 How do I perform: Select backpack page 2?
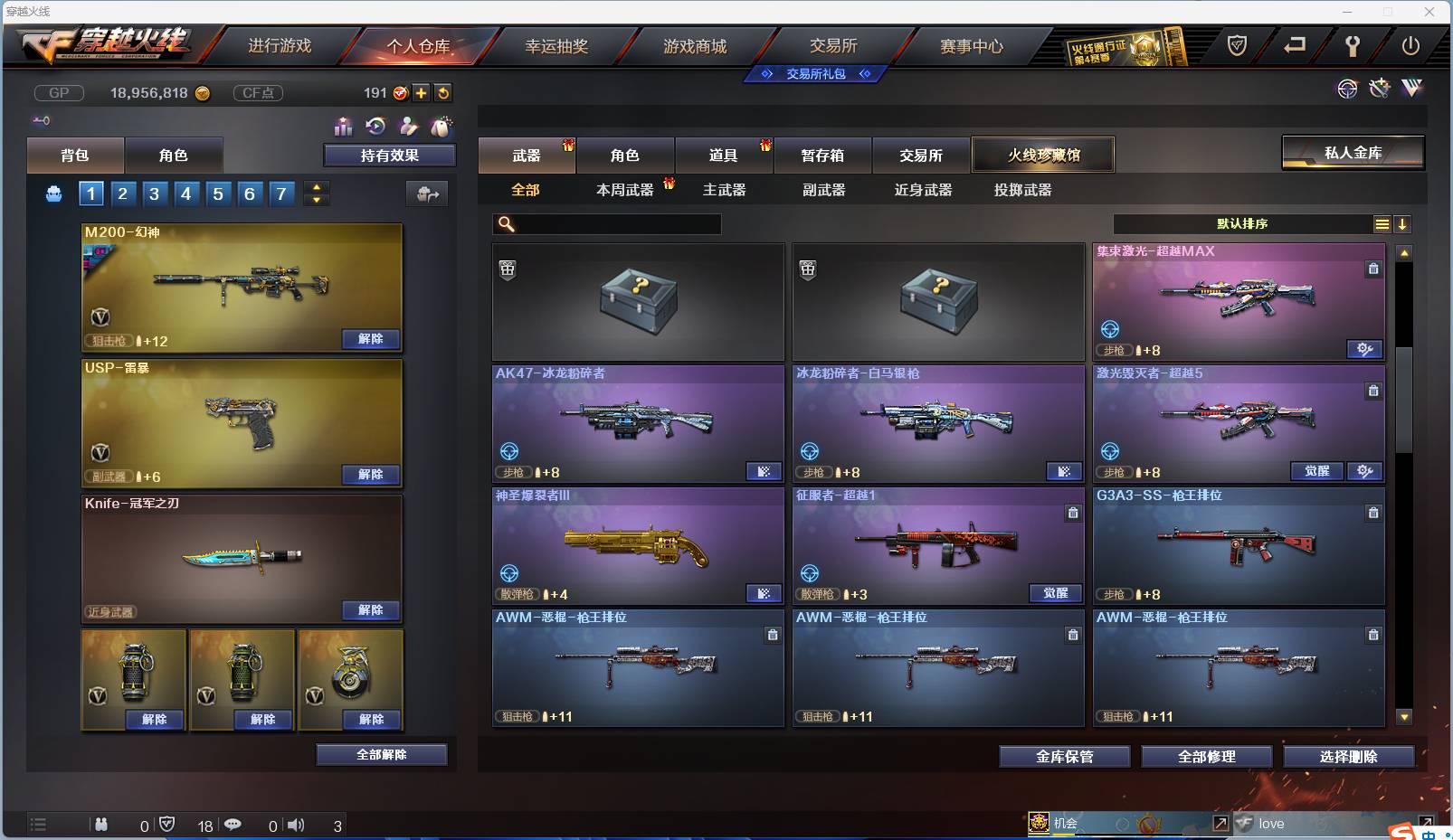tap(122, 193)
